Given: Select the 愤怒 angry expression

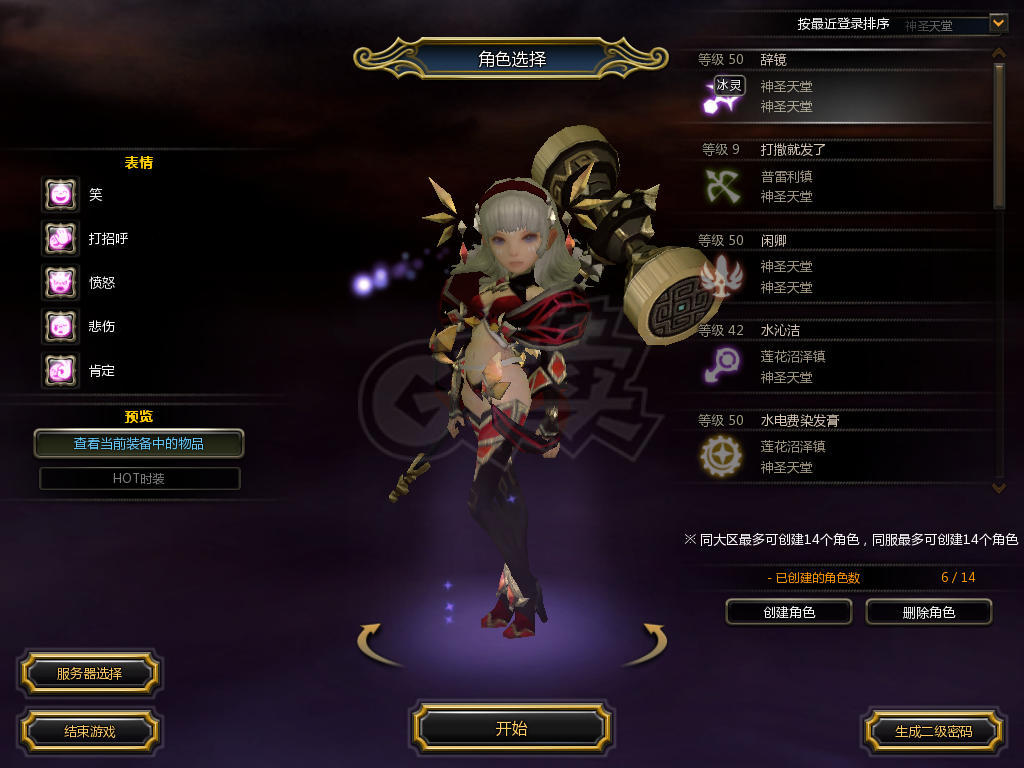Looking at the screenshot, I should coord(60,282).
